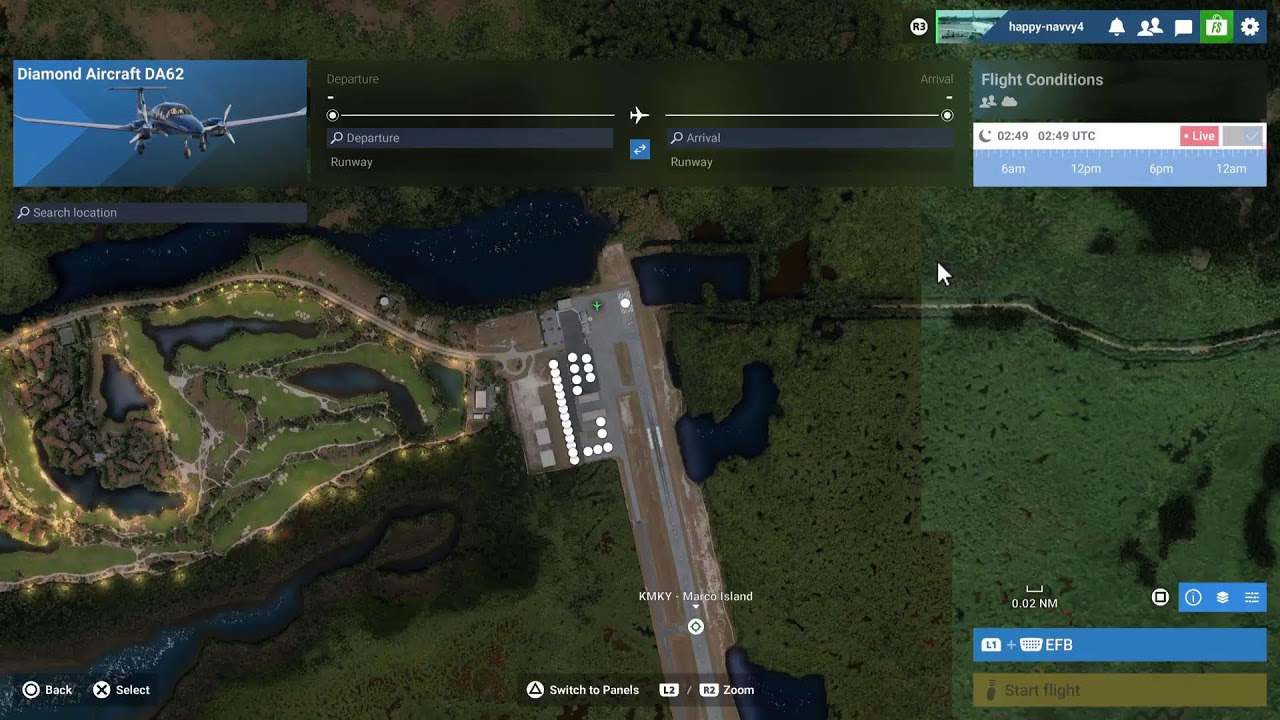Swap departure and arrival airports
The width and height of the screenshot is (1280, 720).
click(640, 149)
